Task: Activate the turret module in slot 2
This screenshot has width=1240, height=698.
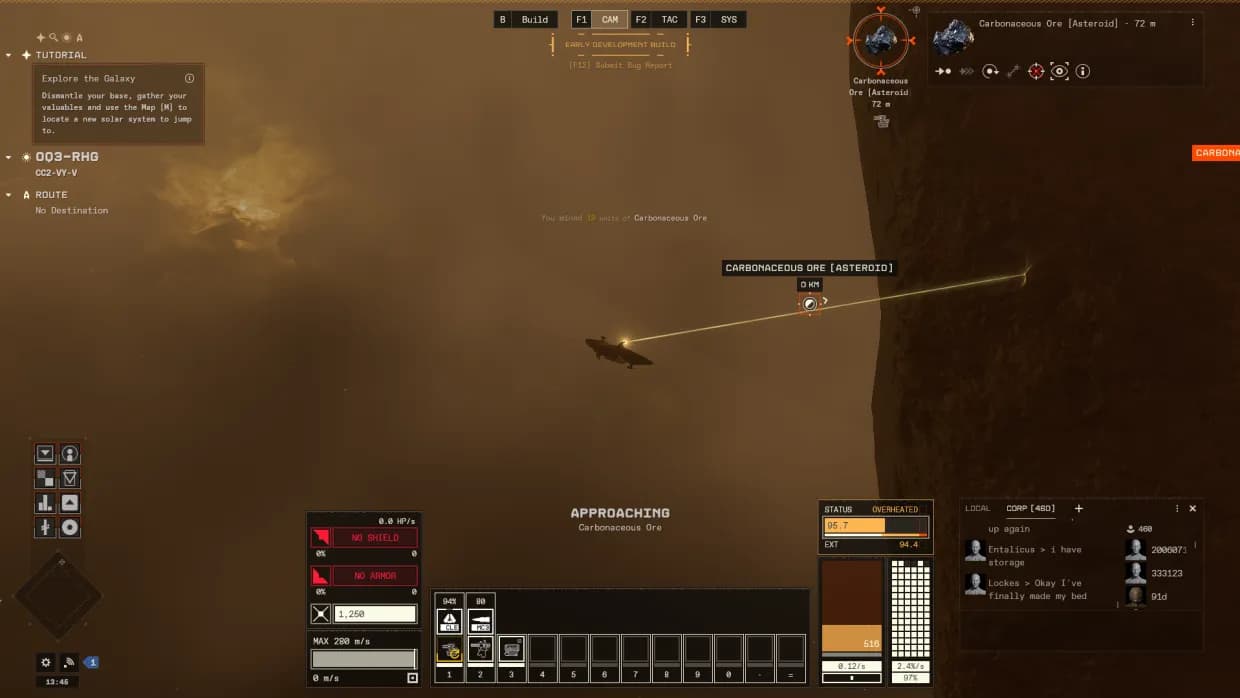Action: pyautogui.click(x=480, y=649)
